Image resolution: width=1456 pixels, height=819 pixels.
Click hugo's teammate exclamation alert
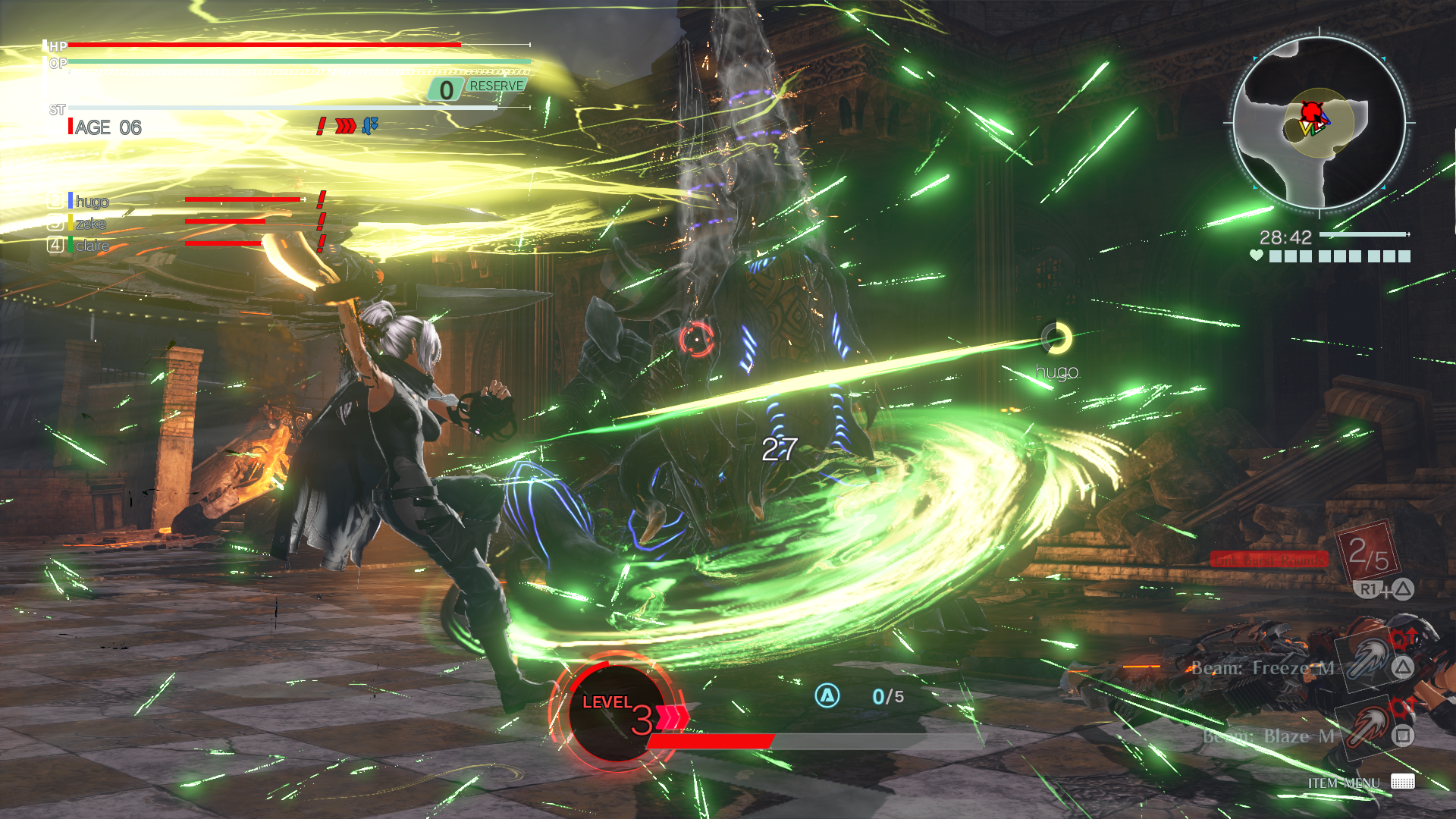[x=320, y=202]
